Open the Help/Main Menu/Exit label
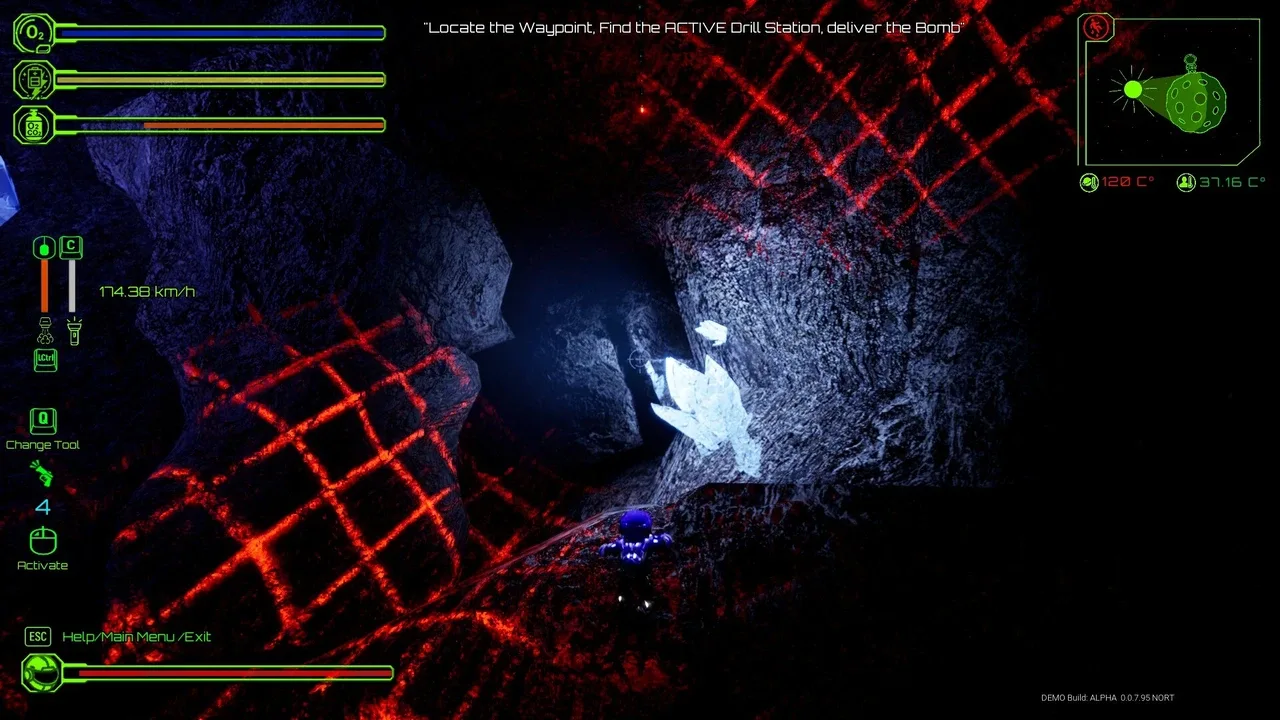 (136, 637)
